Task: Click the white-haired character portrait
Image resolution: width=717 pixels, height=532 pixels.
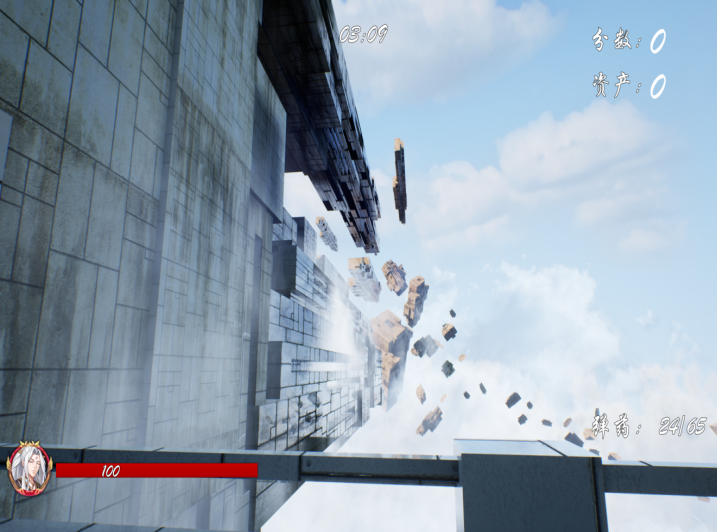Action: pos(28,469)
